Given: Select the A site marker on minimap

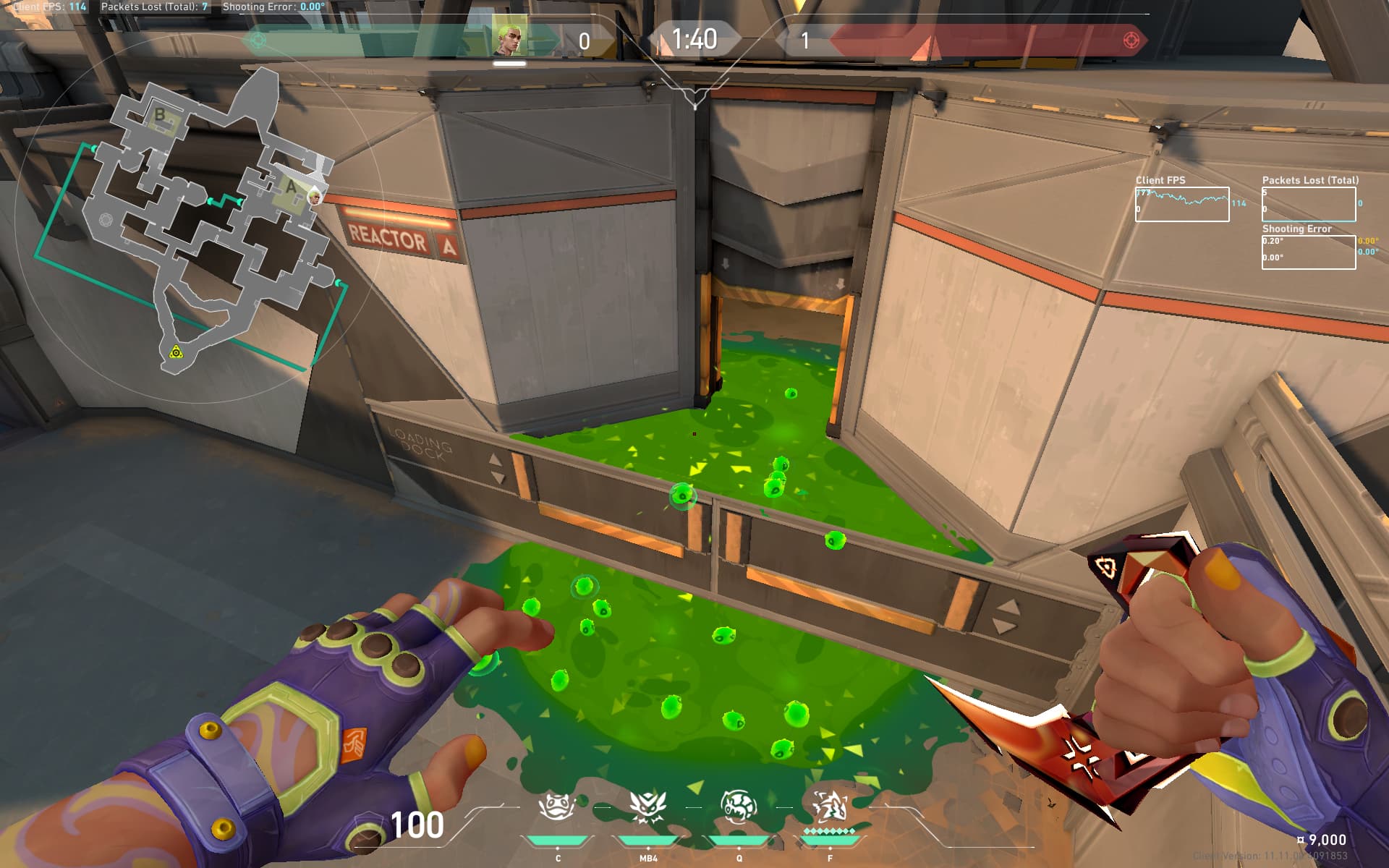Looking at the screenshot, I should pos(291,187).
